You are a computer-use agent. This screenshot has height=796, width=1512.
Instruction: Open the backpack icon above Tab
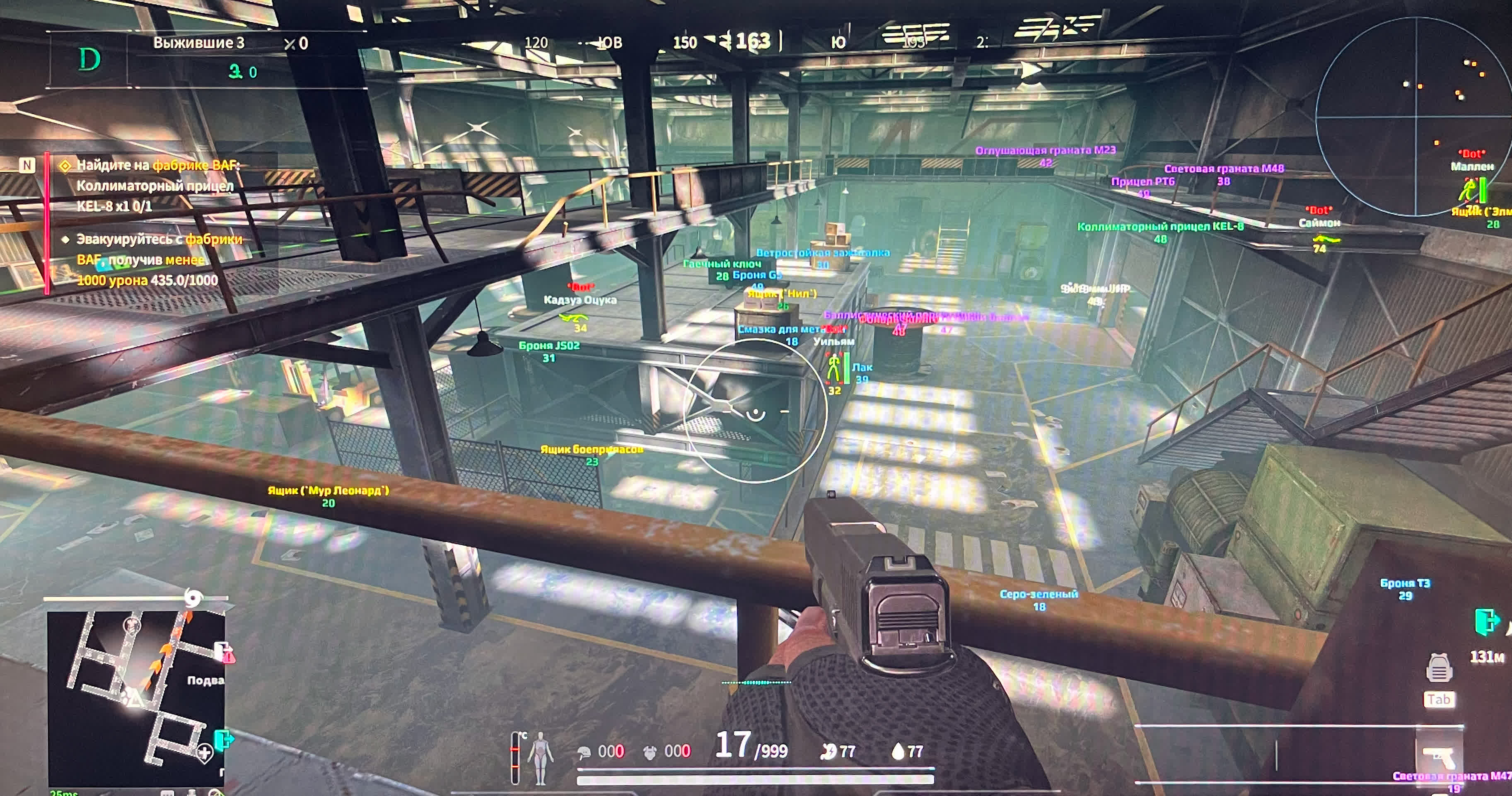(x=1439, y=668)
